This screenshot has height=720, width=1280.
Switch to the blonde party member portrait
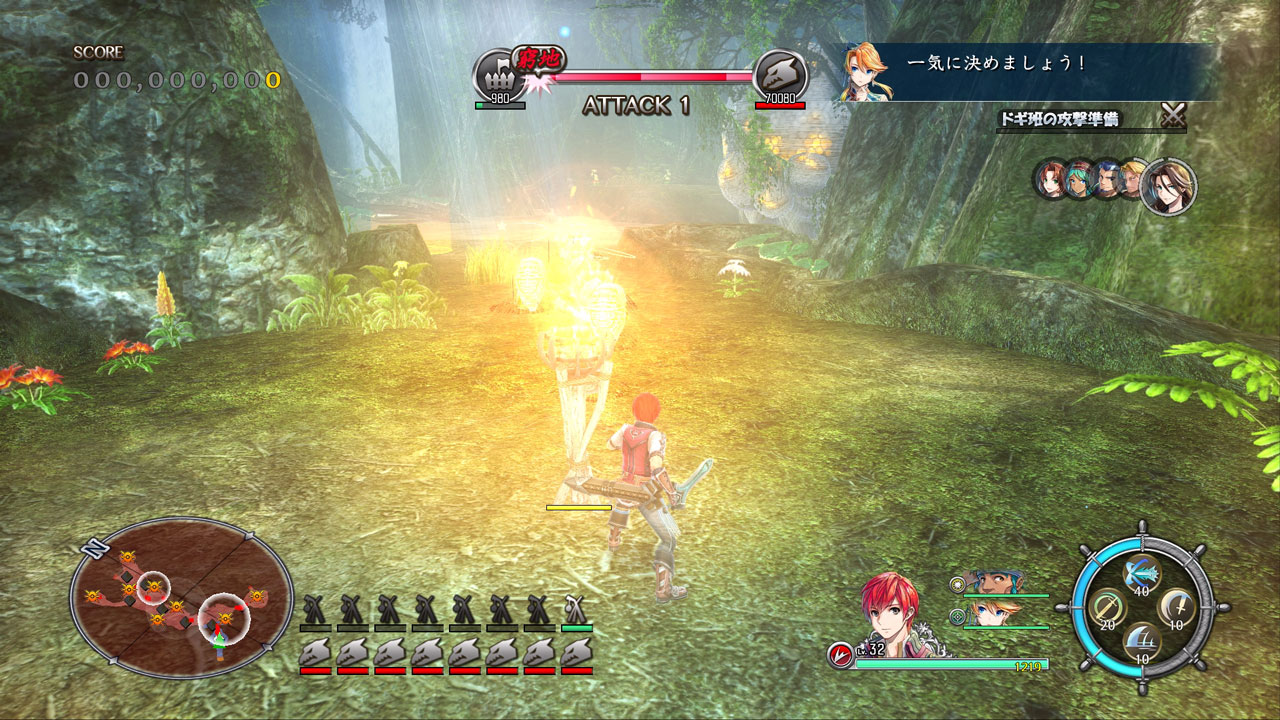[991, 613]
